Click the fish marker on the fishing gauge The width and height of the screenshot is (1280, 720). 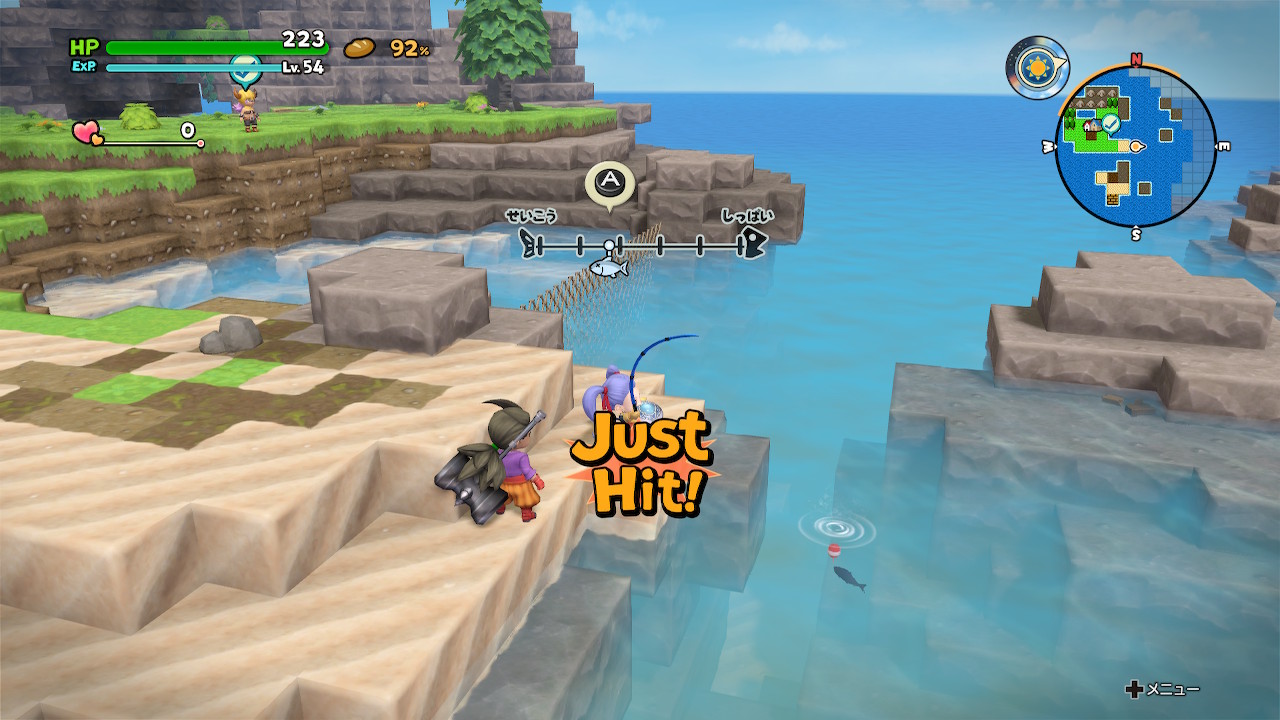(608, 267)
